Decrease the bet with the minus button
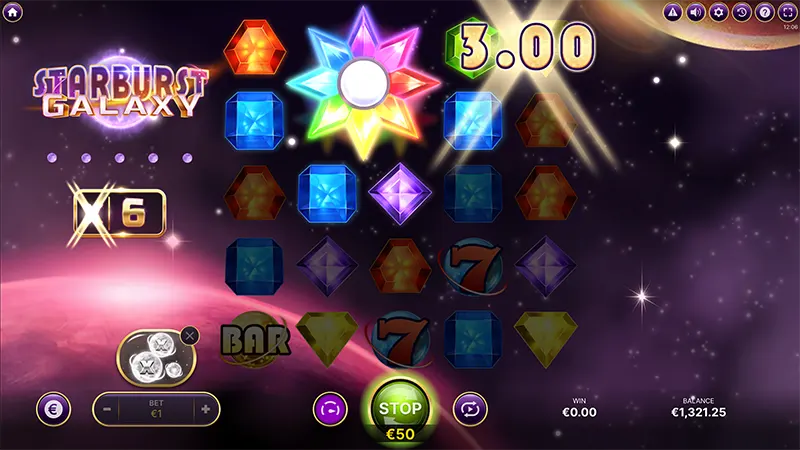Screen dimensions: 800x450 pos(109,409)
